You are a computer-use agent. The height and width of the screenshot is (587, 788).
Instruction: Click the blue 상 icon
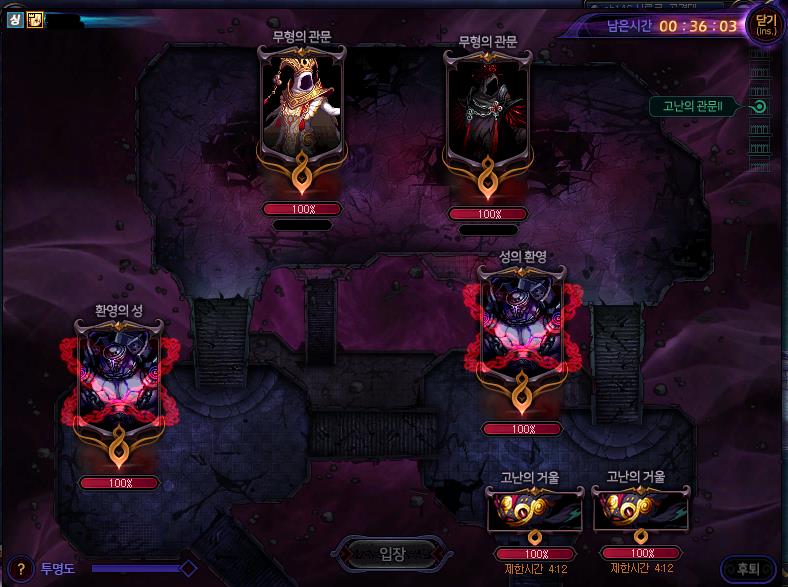16,19
